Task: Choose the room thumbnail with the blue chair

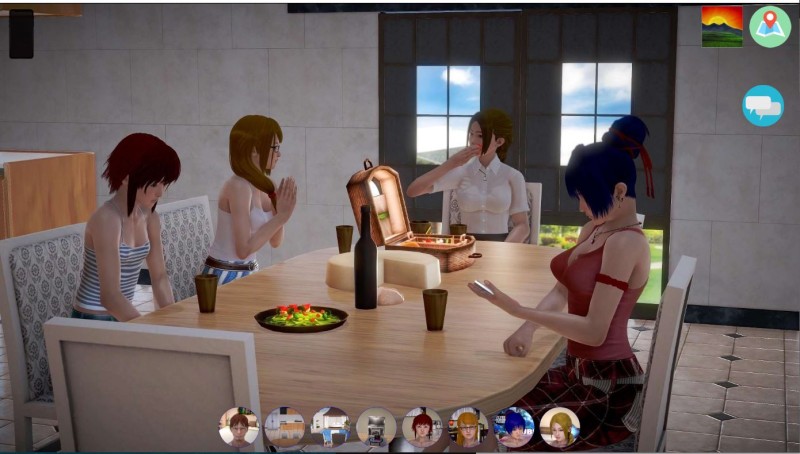Action: (x=331, y=427)
